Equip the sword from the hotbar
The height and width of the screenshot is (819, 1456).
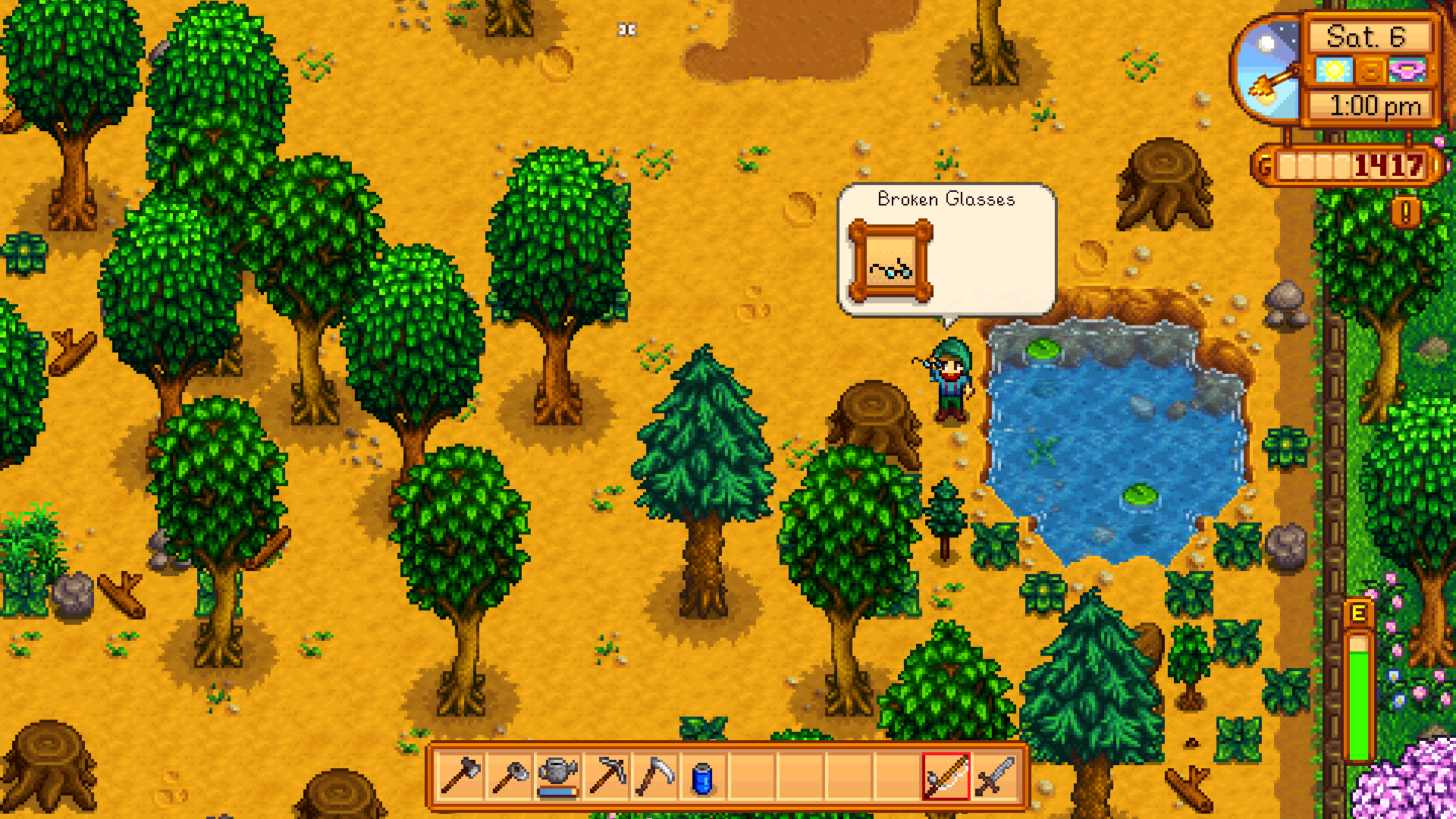(x=995, y=777)
